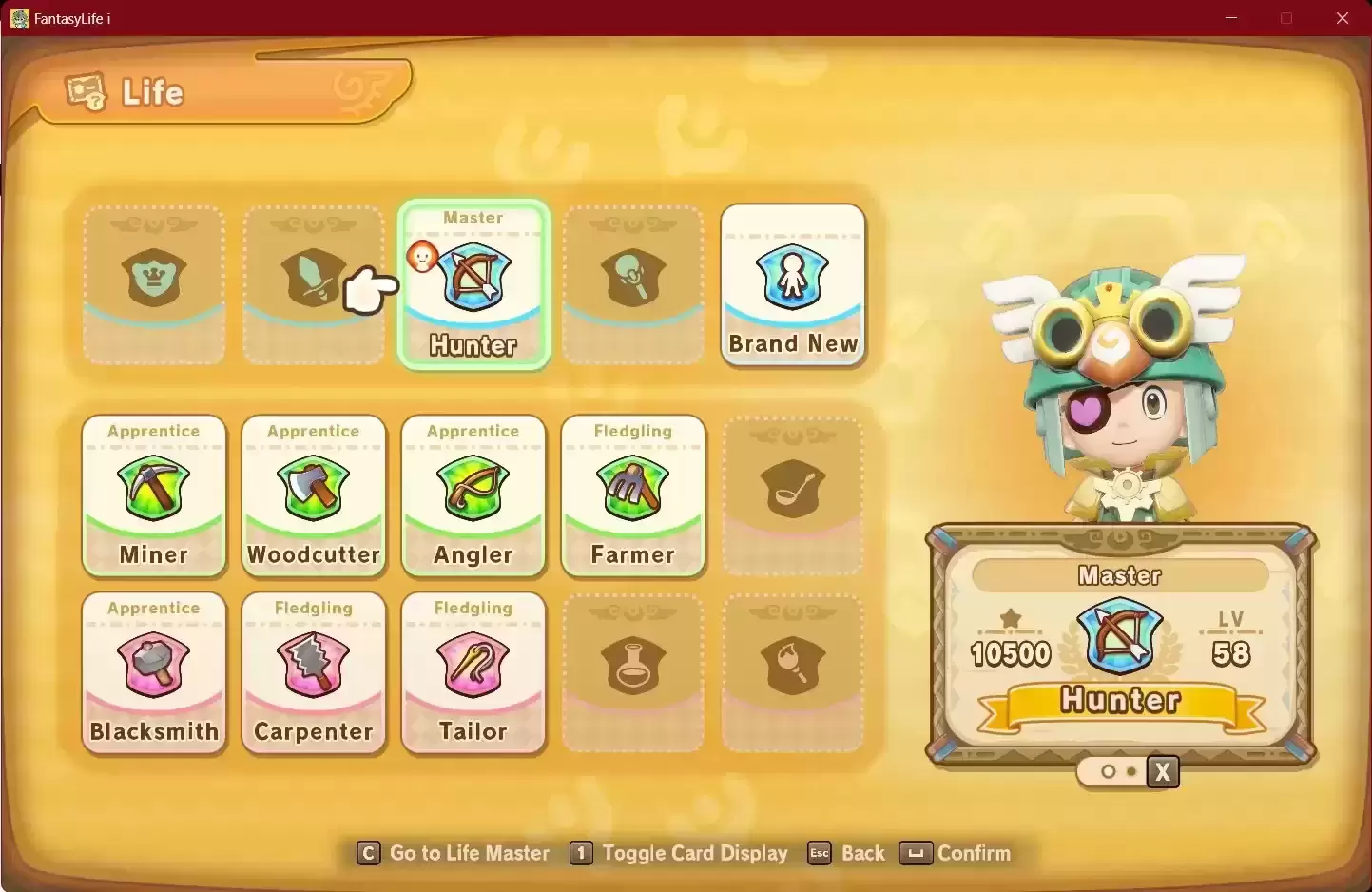Choose the Brand New life card
Image resolution: width=1372 pixels, height=892 pixels.
[793, 285]
